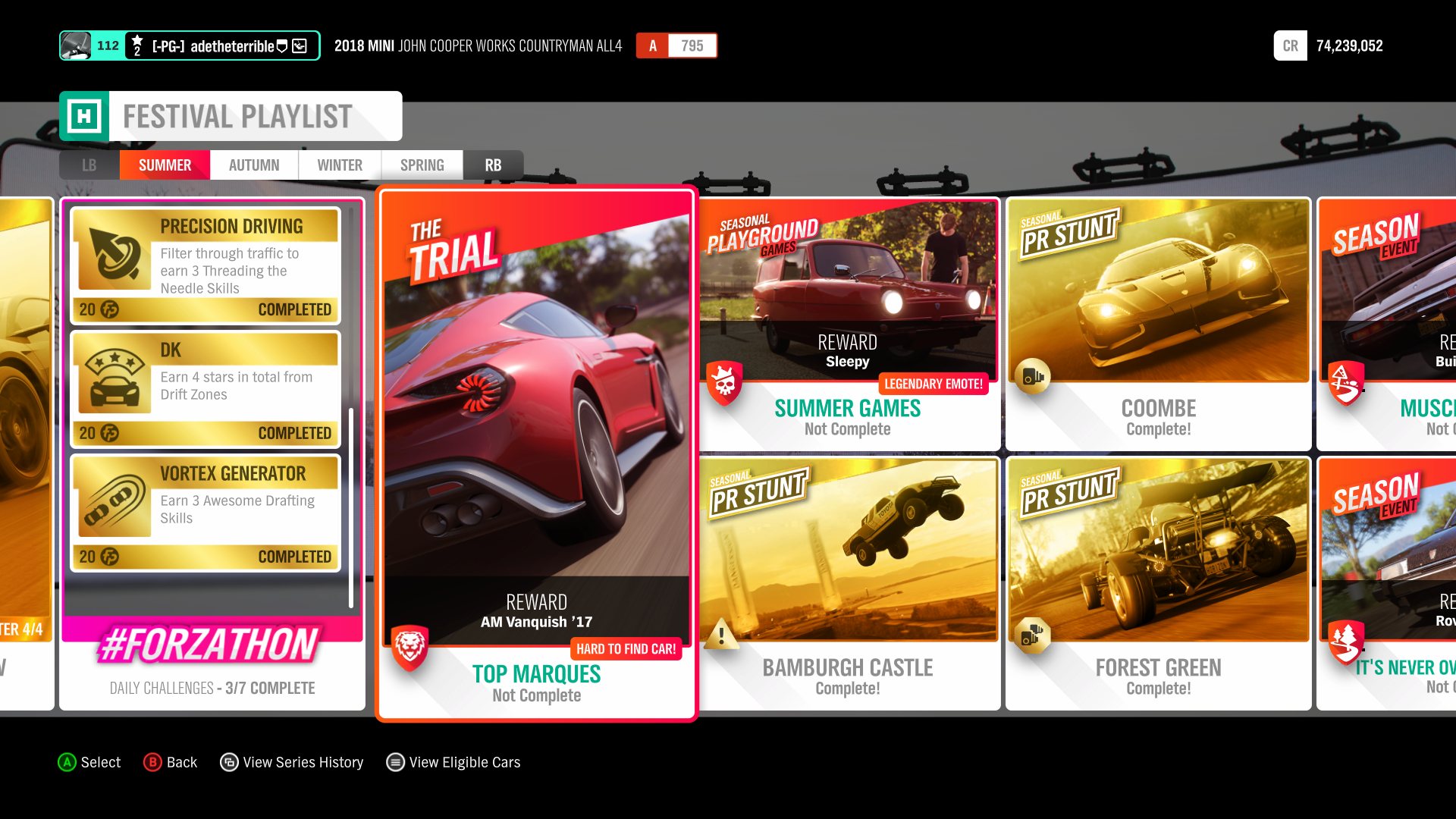Open the Bamburgh Castle PR Stunt

pos(848,584)
